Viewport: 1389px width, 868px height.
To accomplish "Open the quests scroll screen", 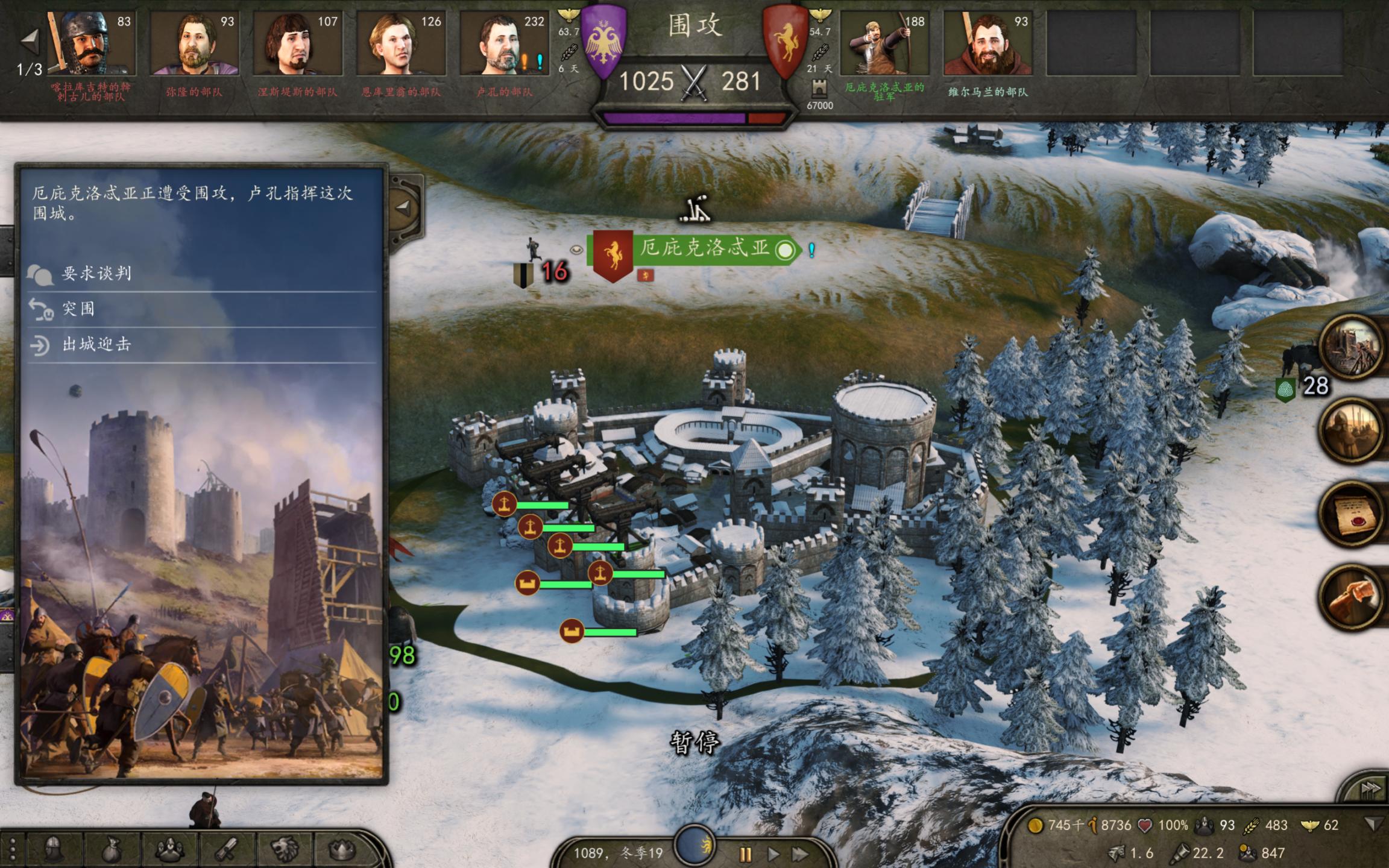I will pyautogui.click(x=228, y=849).
